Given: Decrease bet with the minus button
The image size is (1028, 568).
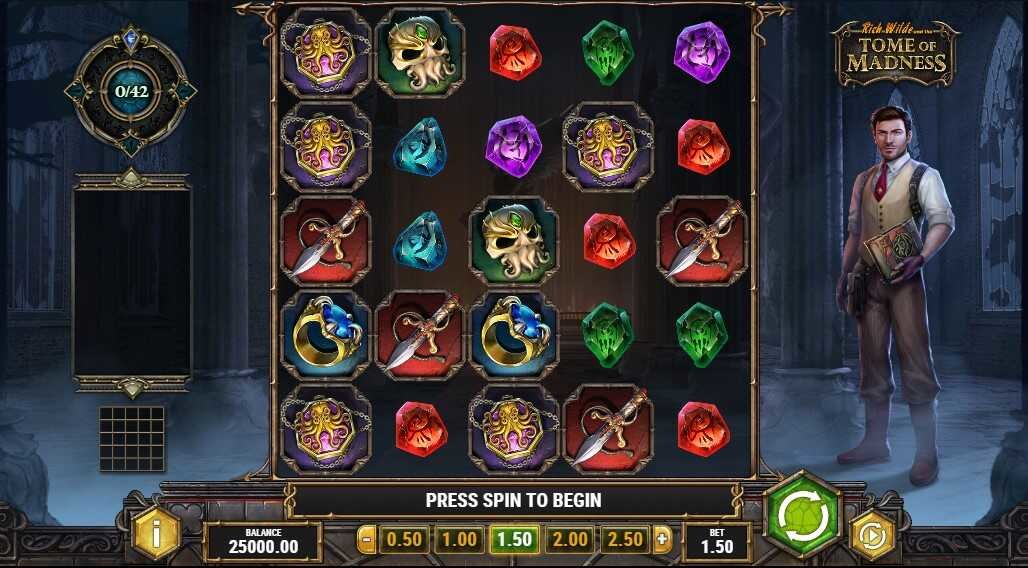Looking at the screenshot, I should click(367, 540).
